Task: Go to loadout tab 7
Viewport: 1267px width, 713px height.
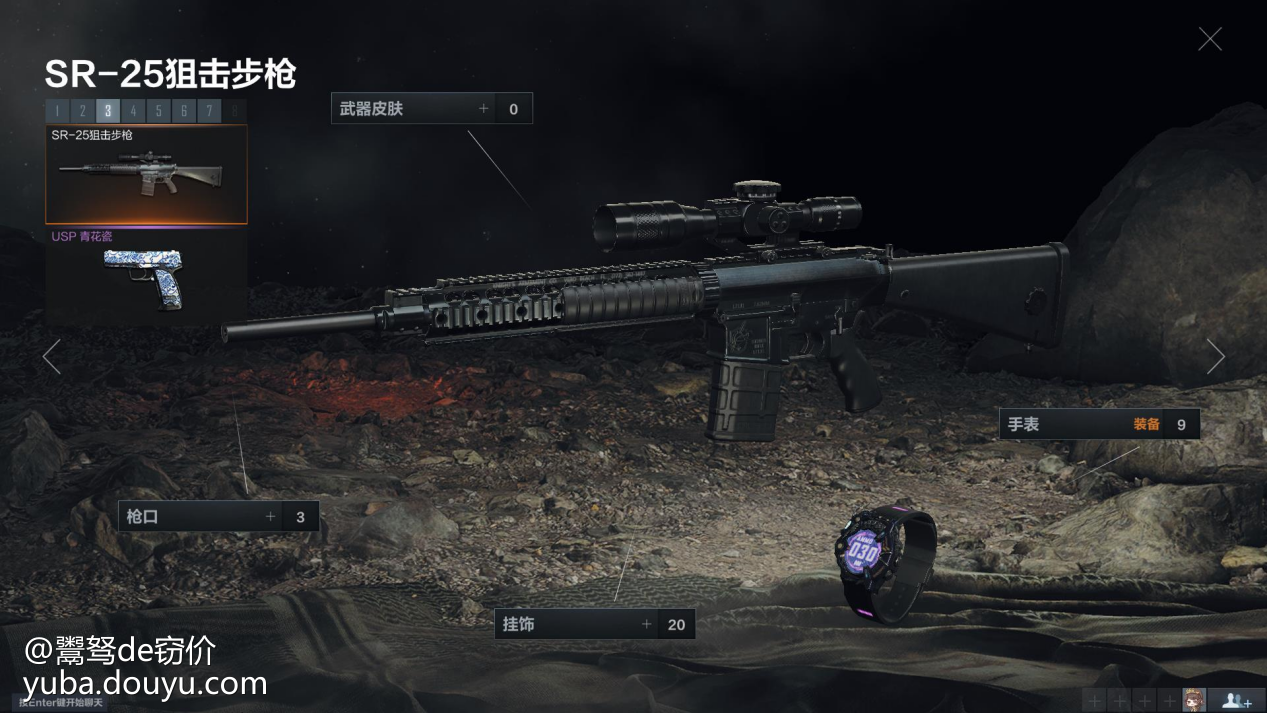Action: tap(208, 111)
